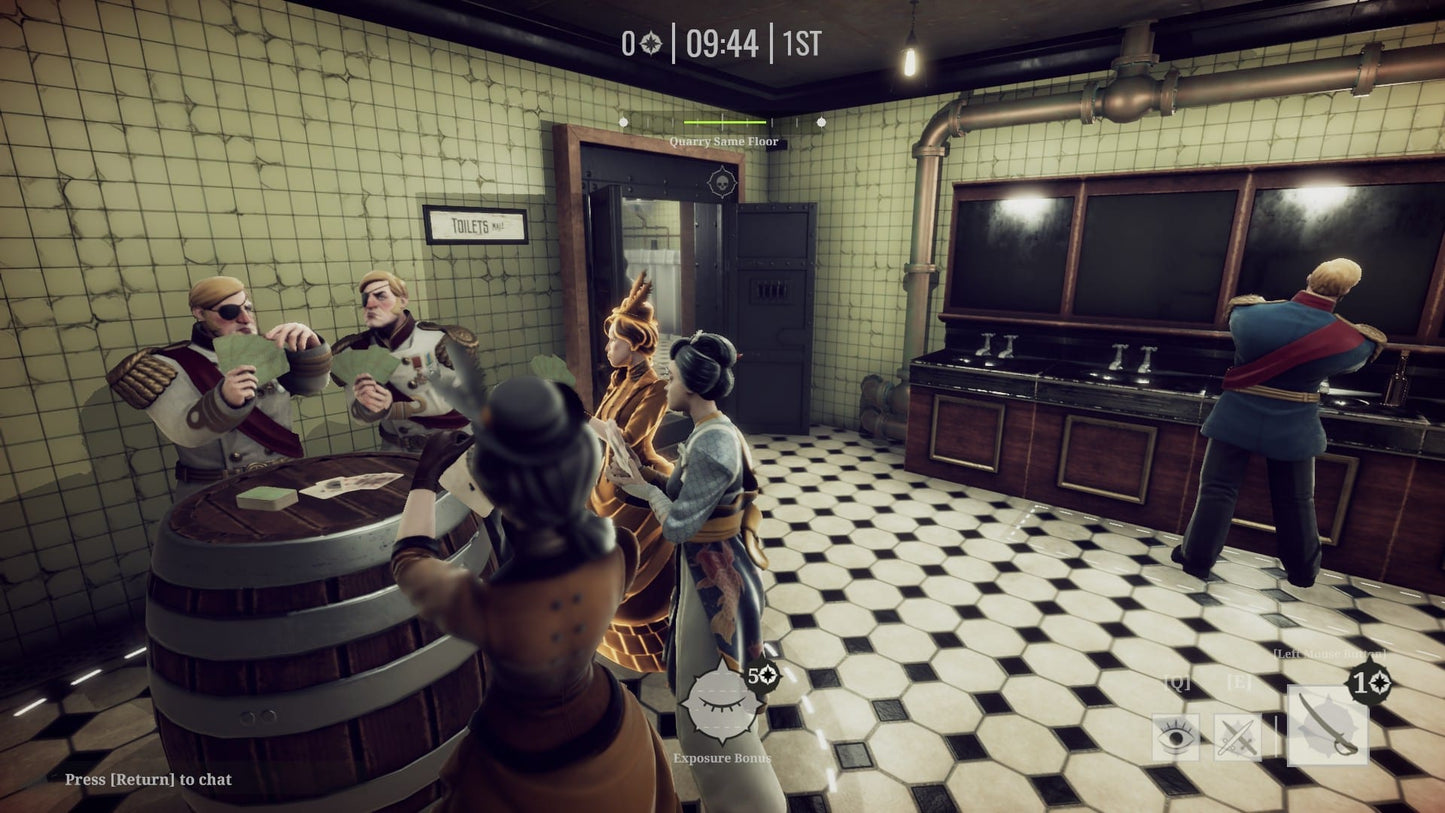This screenshot has width=1445, height=813.
Task: Toggle the [Q] ability keybind label
Action: pyautogui.click(x=1178, y=682)
